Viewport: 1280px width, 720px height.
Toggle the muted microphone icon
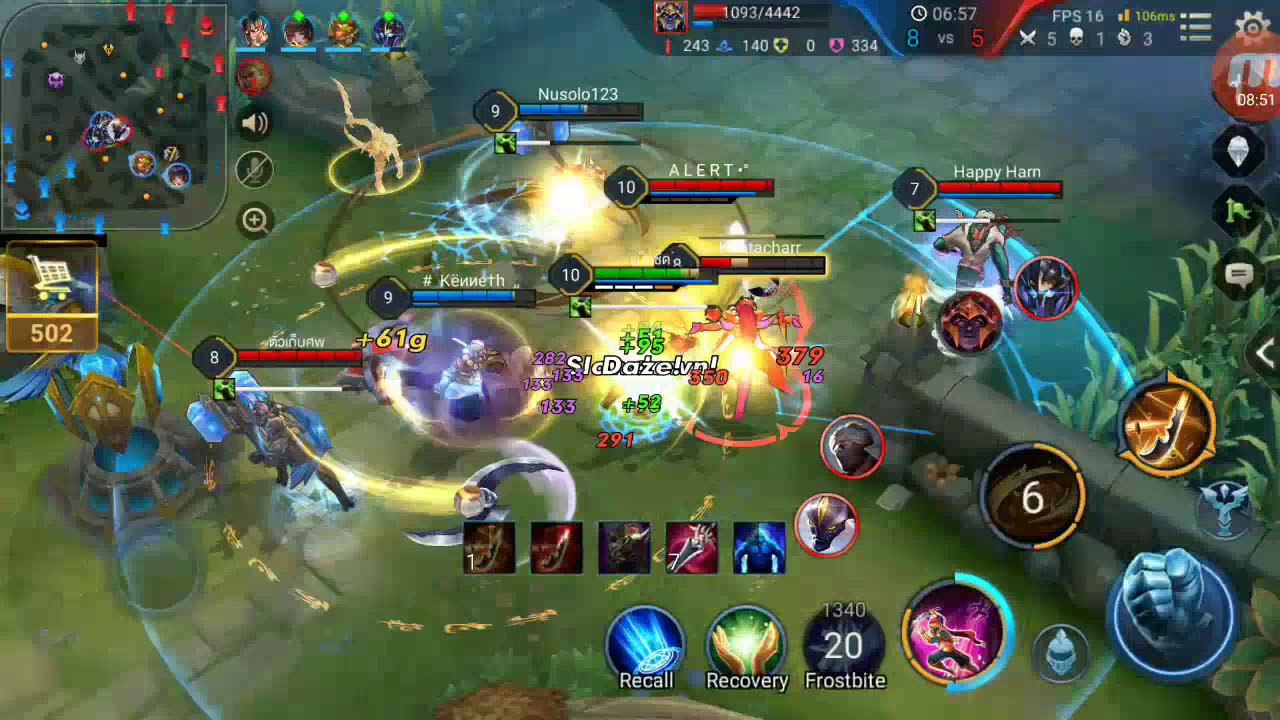255,170
